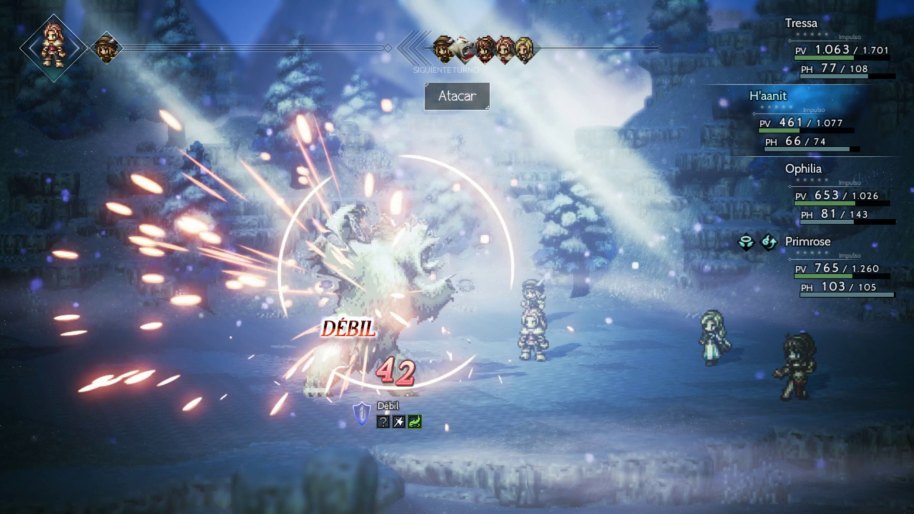Viewport: 914px width, 514px height.
Task: Select the white beast portrait in next-turn queue
Action: (x=464, y=47)
